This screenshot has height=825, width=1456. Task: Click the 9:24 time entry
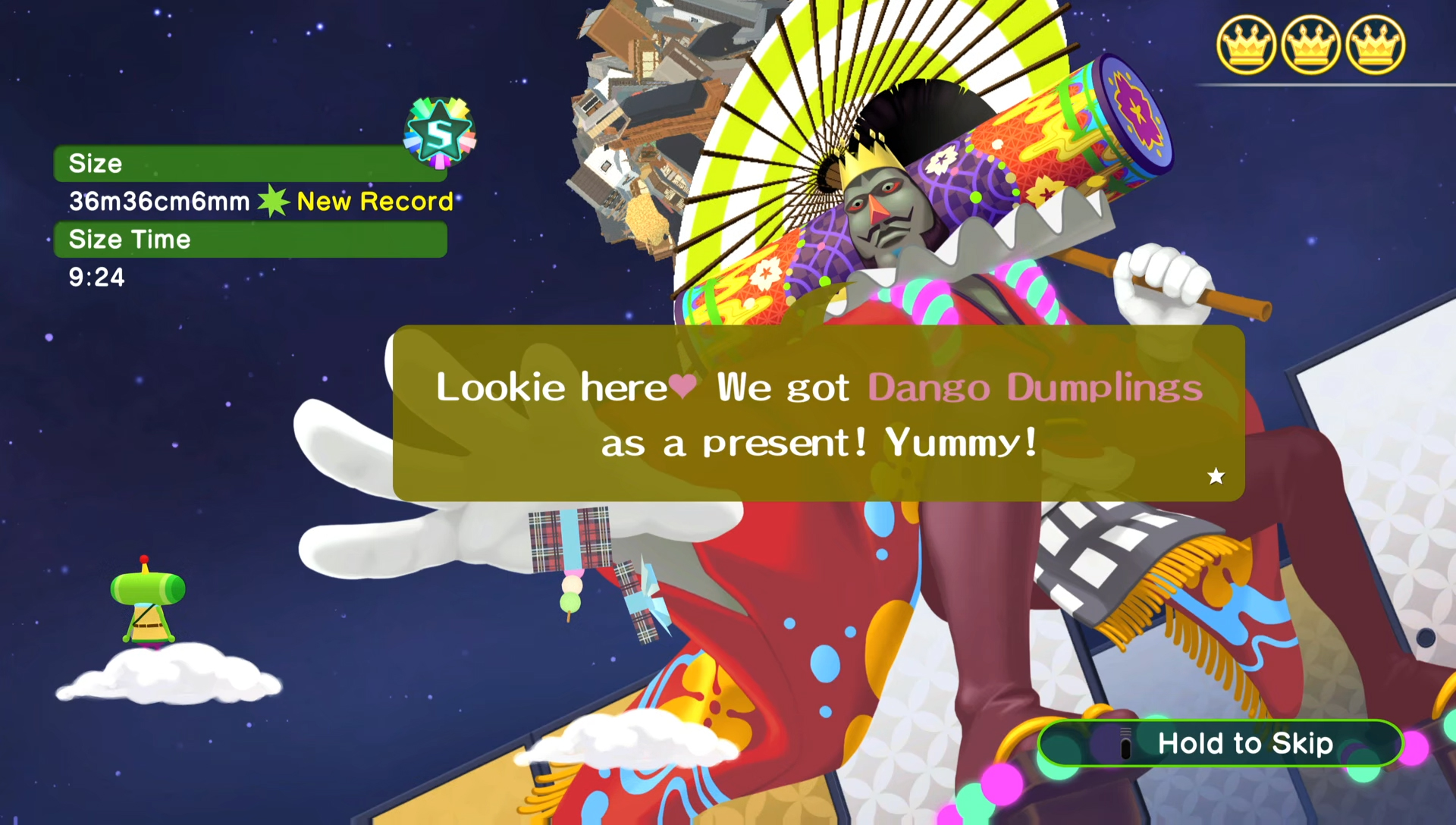97,278
